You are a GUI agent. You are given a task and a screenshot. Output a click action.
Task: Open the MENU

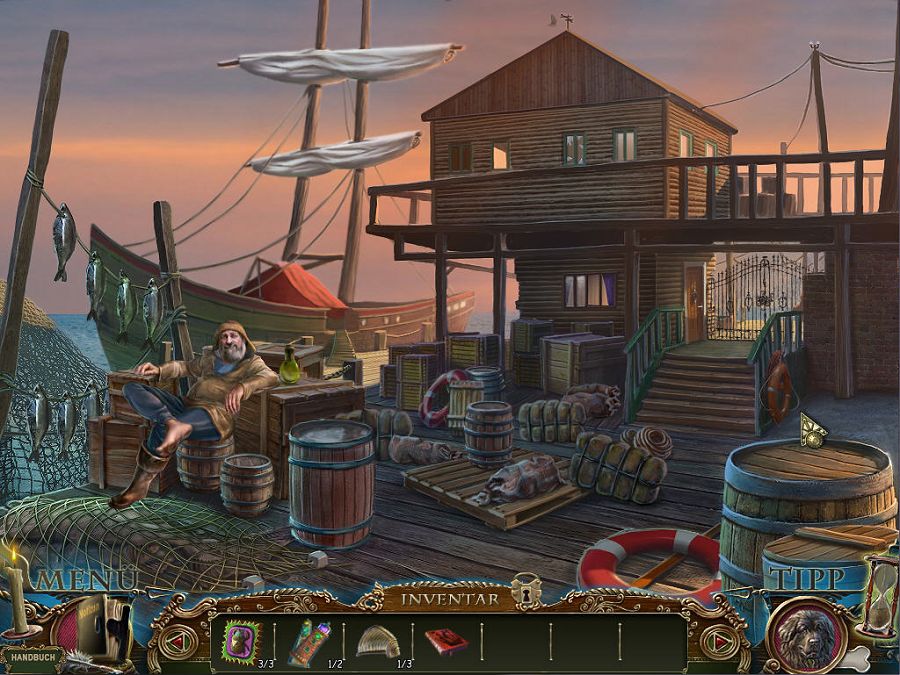(x=88, y=579)
